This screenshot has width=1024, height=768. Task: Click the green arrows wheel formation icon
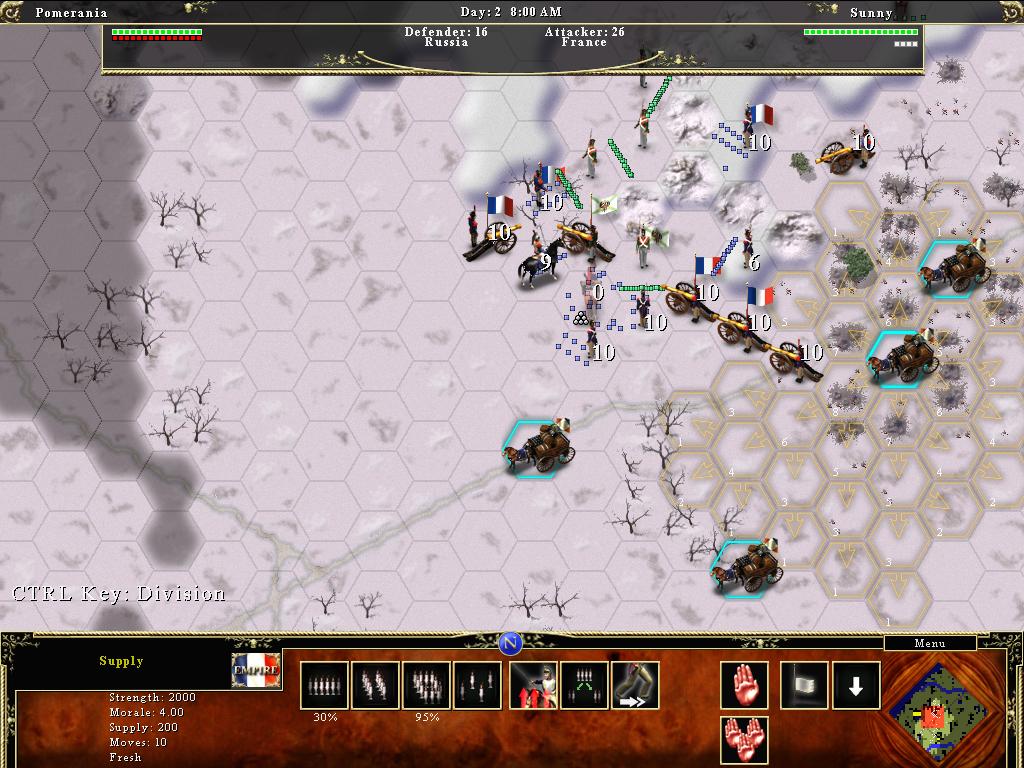(584, 686)
